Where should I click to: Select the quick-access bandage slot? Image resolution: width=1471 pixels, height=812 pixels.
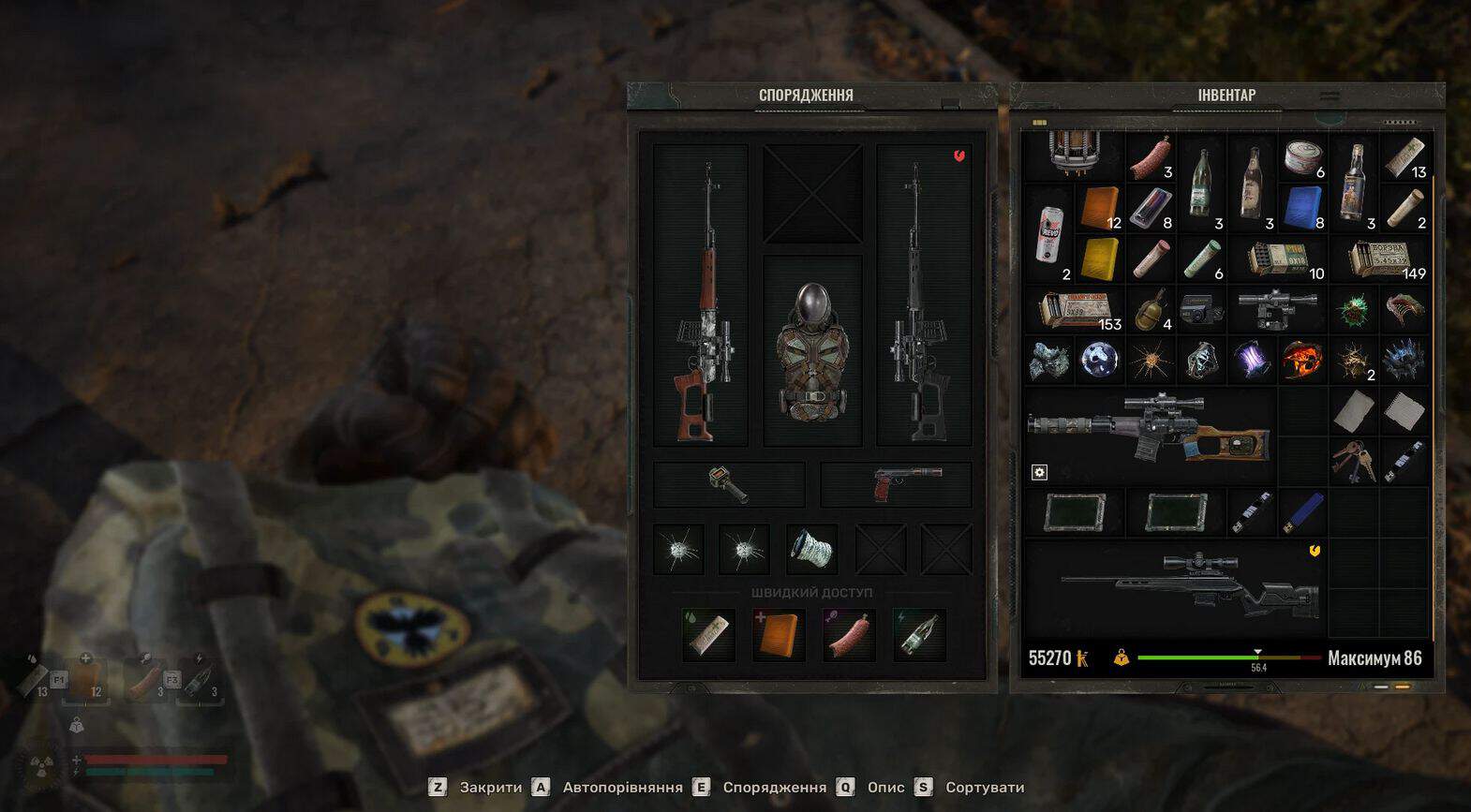click(708, 634)
